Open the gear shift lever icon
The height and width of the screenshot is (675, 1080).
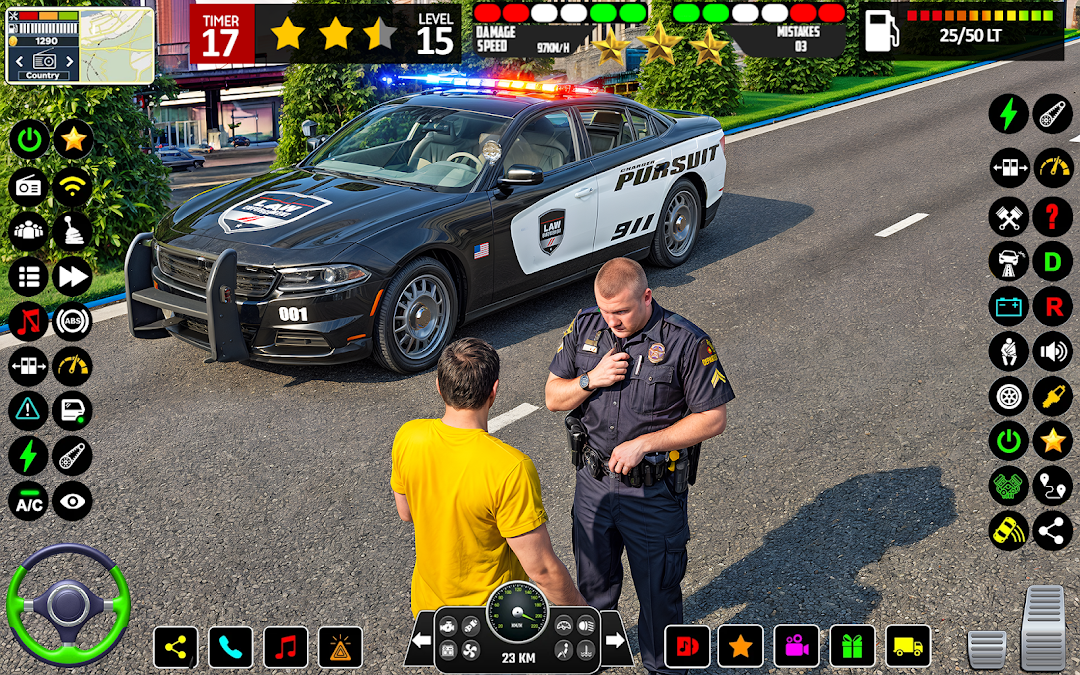[72, 231]
